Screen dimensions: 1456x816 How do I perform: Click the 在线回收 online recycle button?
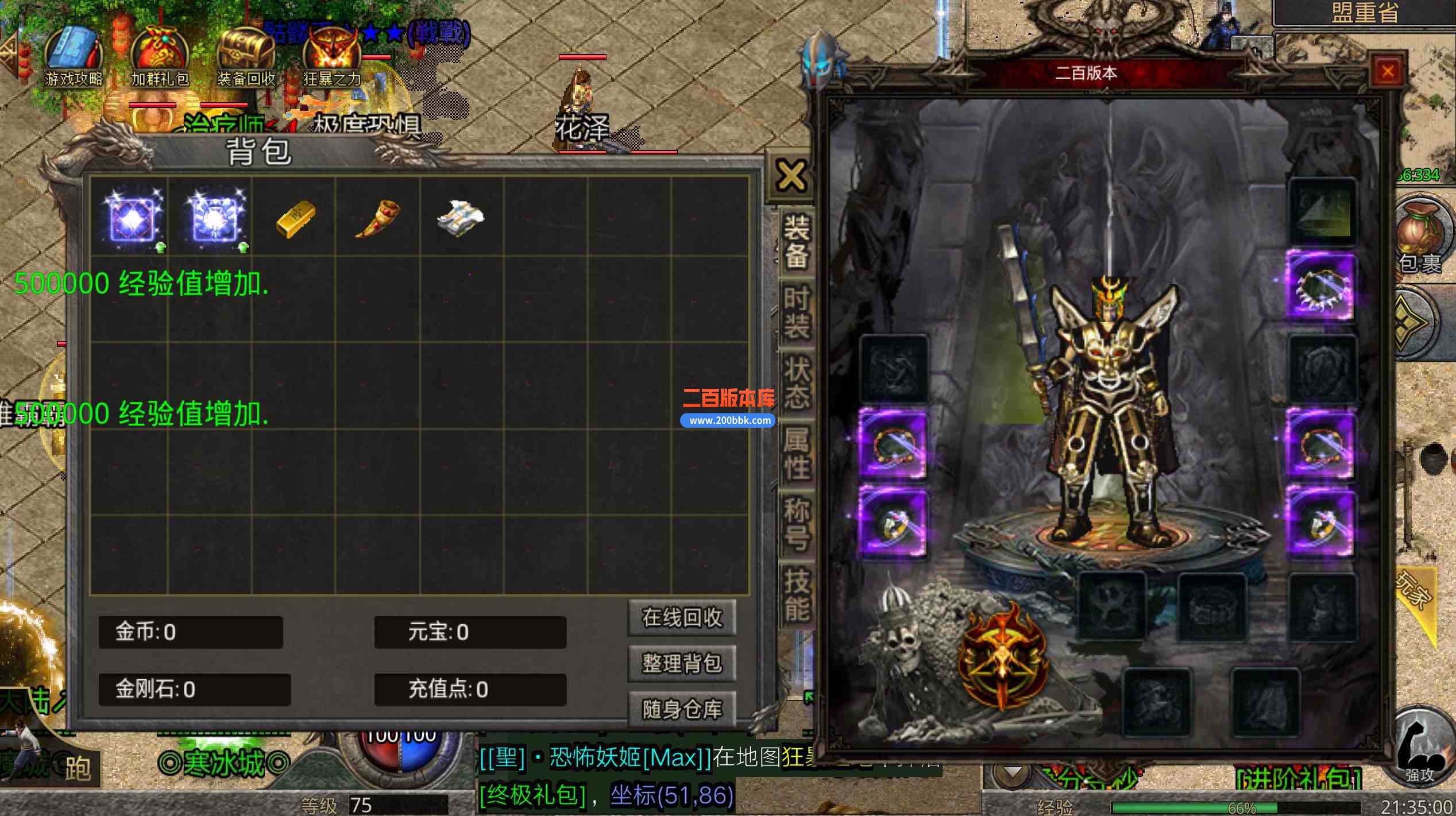682,618
